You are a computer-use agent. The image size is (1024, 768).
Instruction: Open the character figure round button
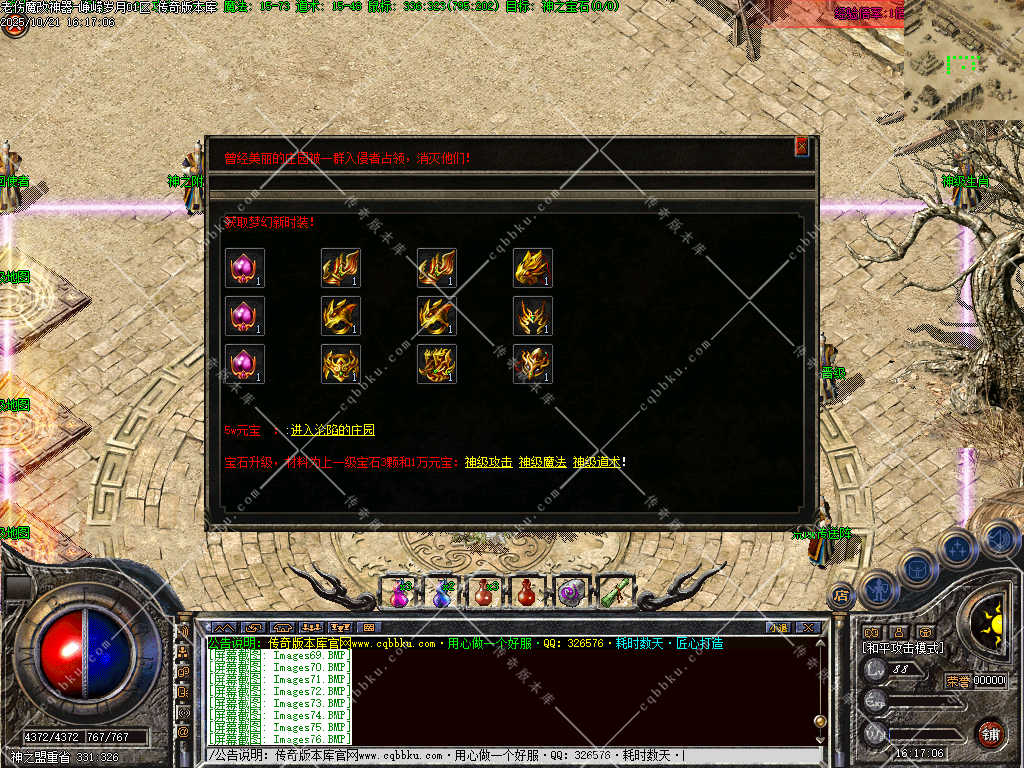(877, 589)
